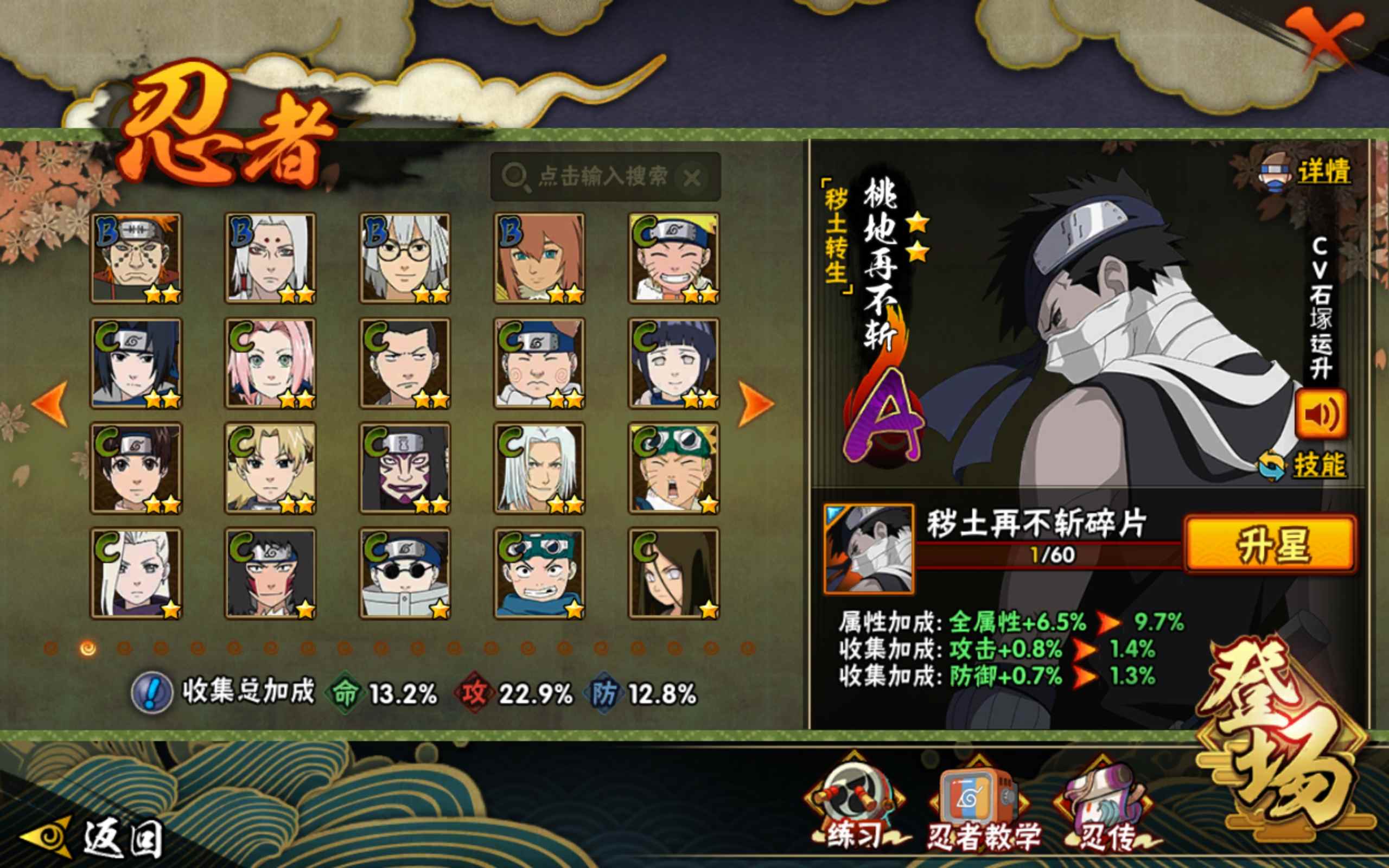Image resolution: width=1389 pixels, height=868 pixels.
Task: Select the grinning blond Naruto portrait
Action: point(674,258)
